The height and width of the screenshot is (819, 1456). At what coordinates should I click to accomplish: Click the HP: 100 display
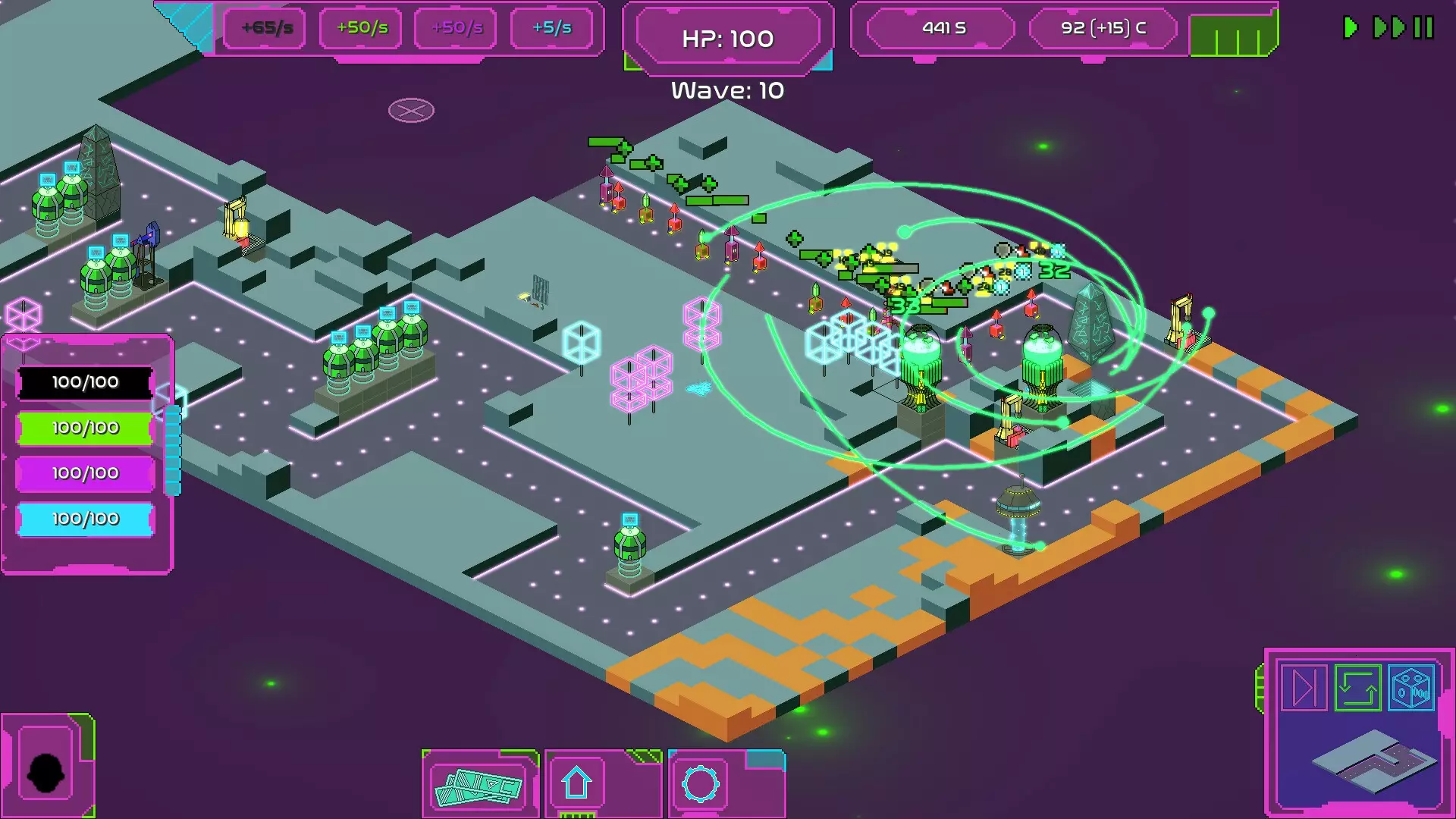pos(726,36)
